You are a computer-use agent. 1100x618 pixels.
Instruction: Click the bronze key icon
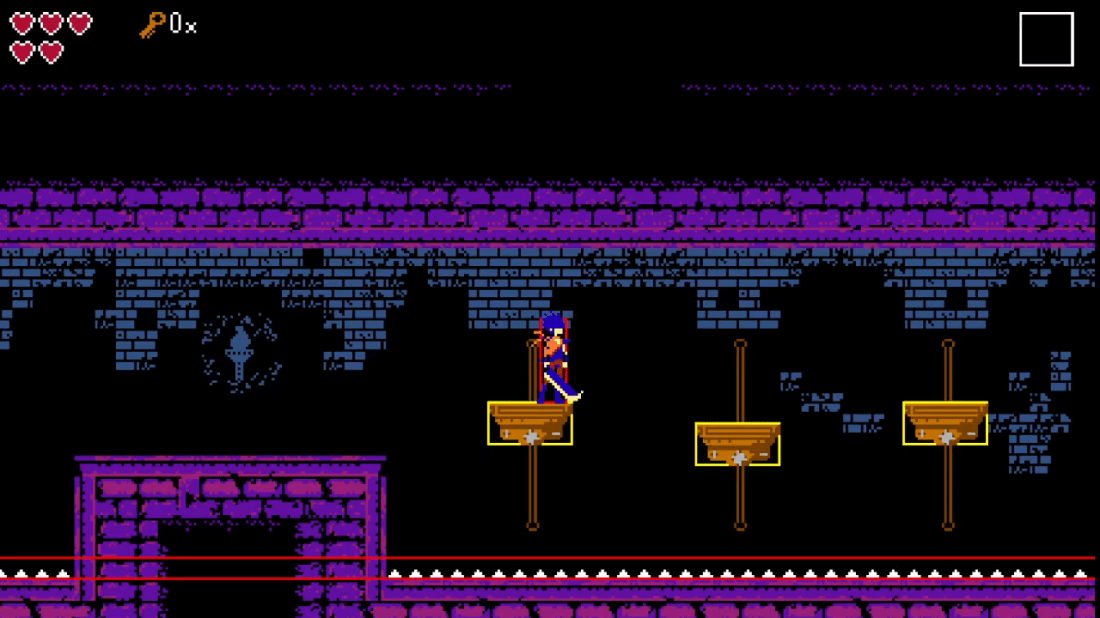tap(152, 24)
